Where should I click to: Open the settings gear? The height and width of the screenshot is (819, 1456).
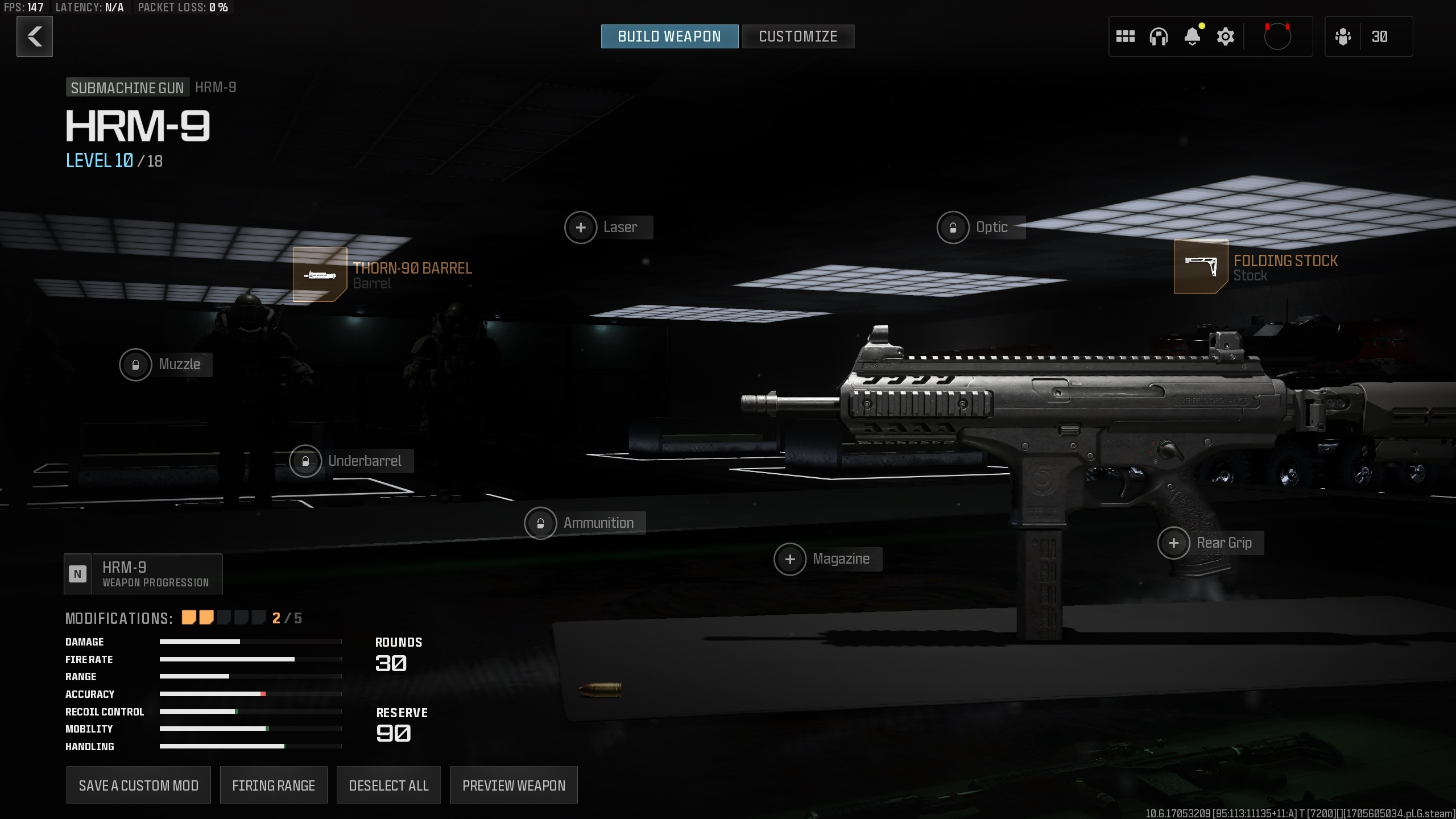pyautogui.click(x=1225, y=36)
